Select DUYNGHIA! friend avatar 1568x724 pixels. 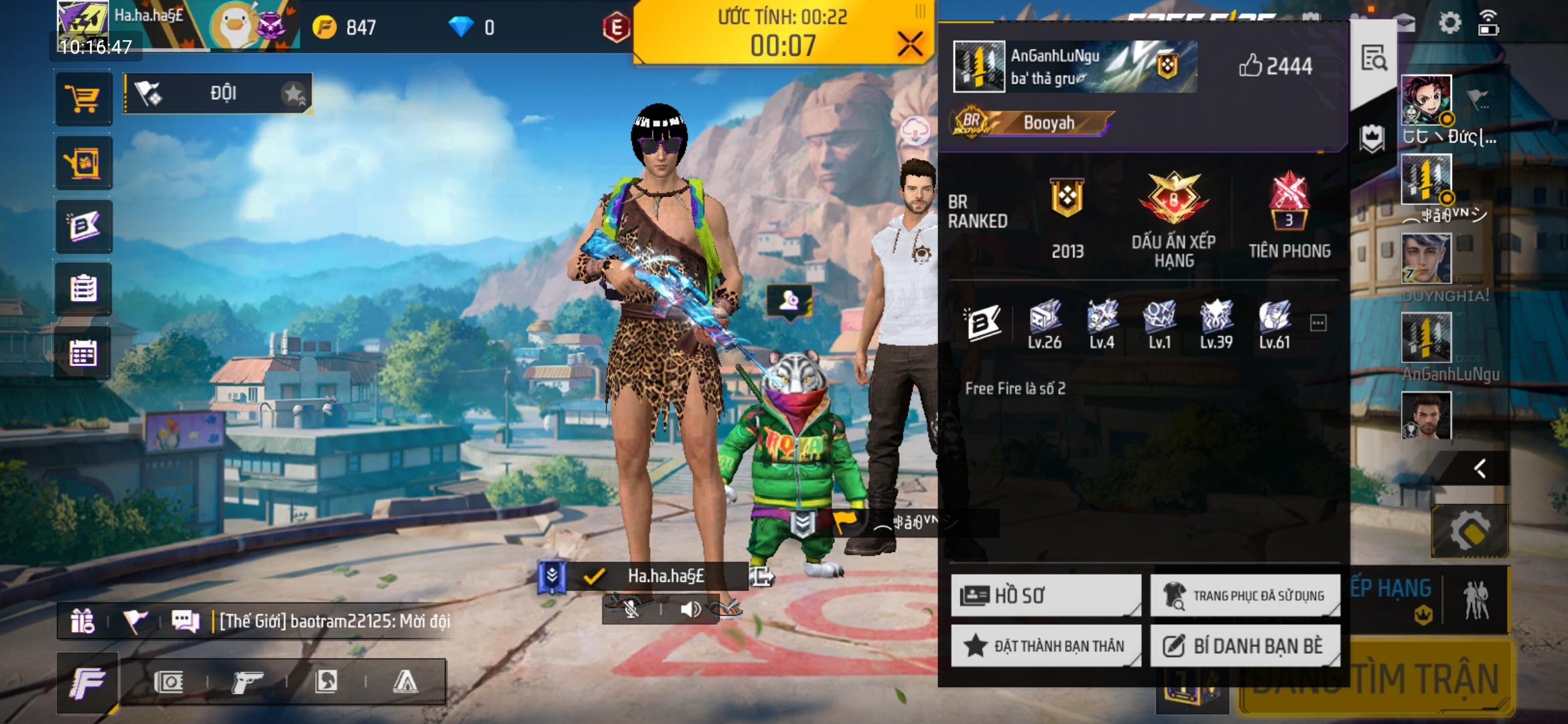[x=1426, y=258]
